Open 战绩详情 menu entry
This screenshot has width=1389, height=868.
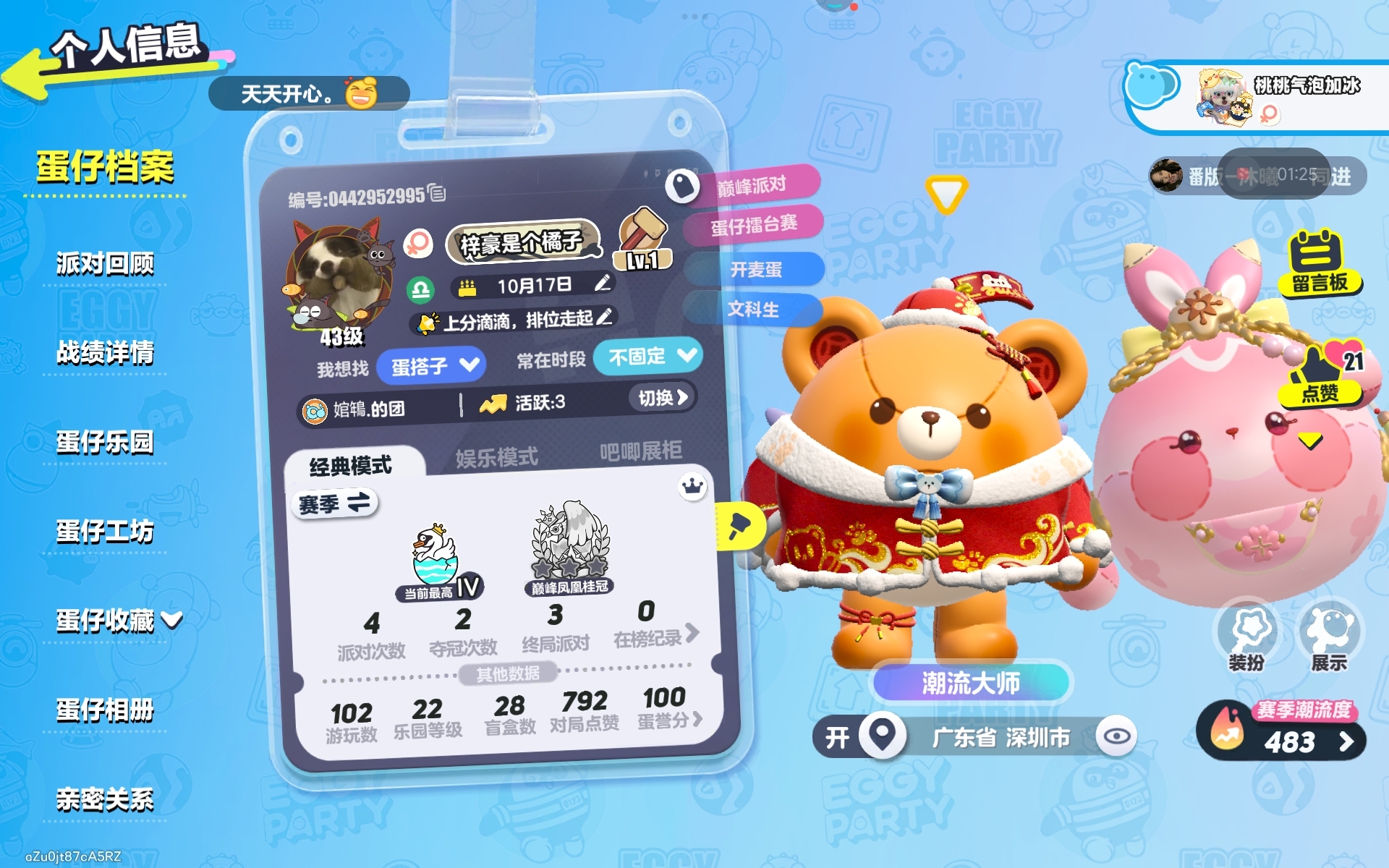click(105, 353)
